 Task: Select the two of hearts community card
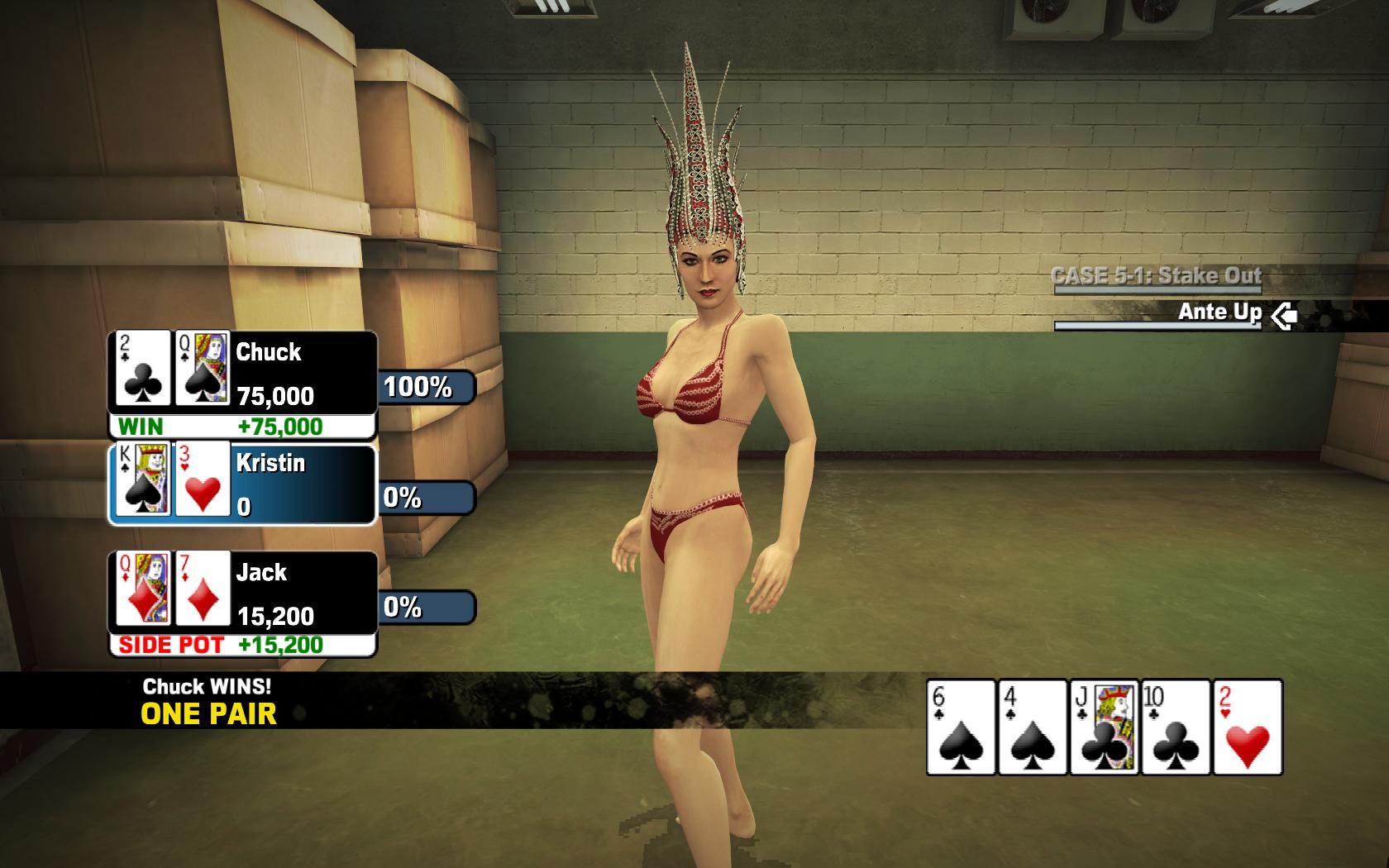pyautogui.click(x=1248, y=727)
